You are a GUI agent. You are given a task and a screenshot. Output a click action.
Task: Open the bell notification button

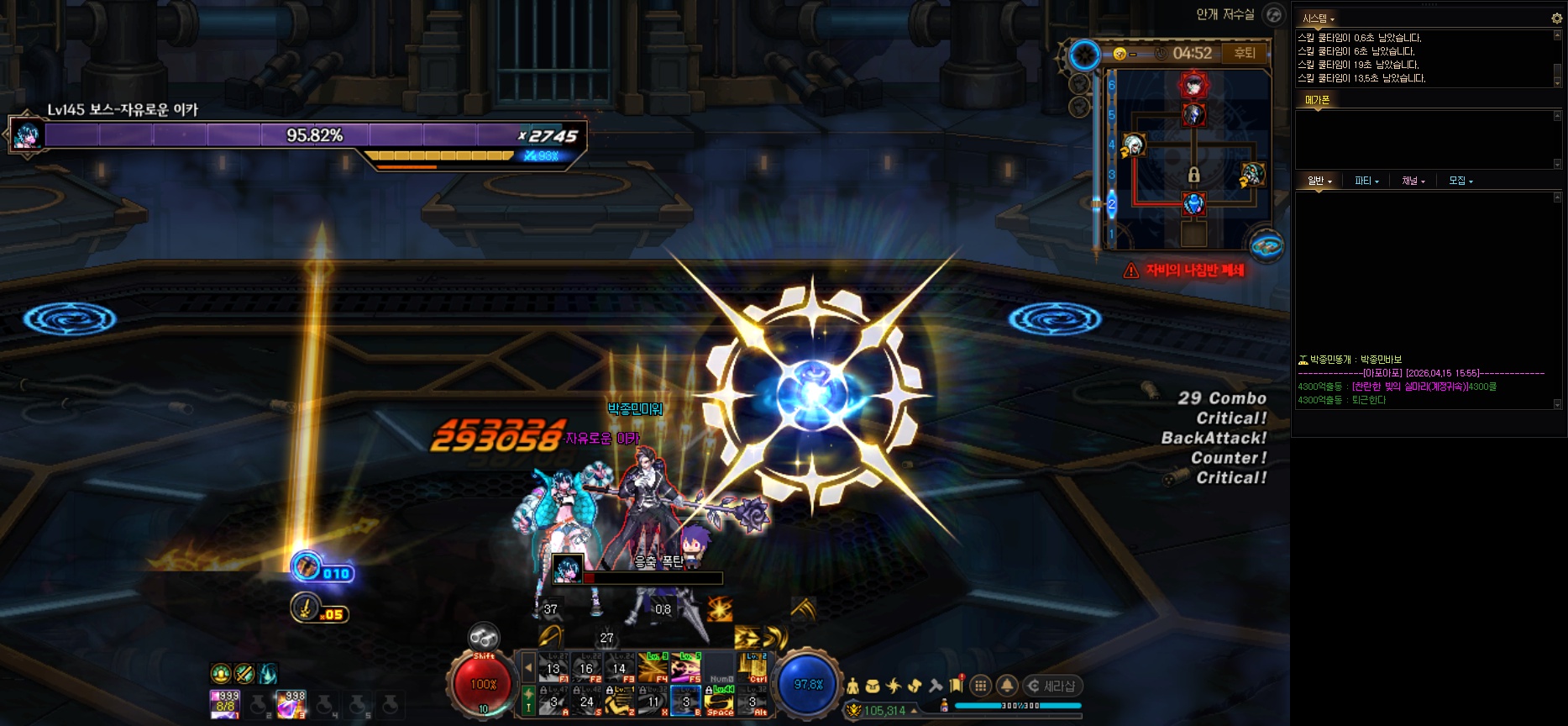1007,686
